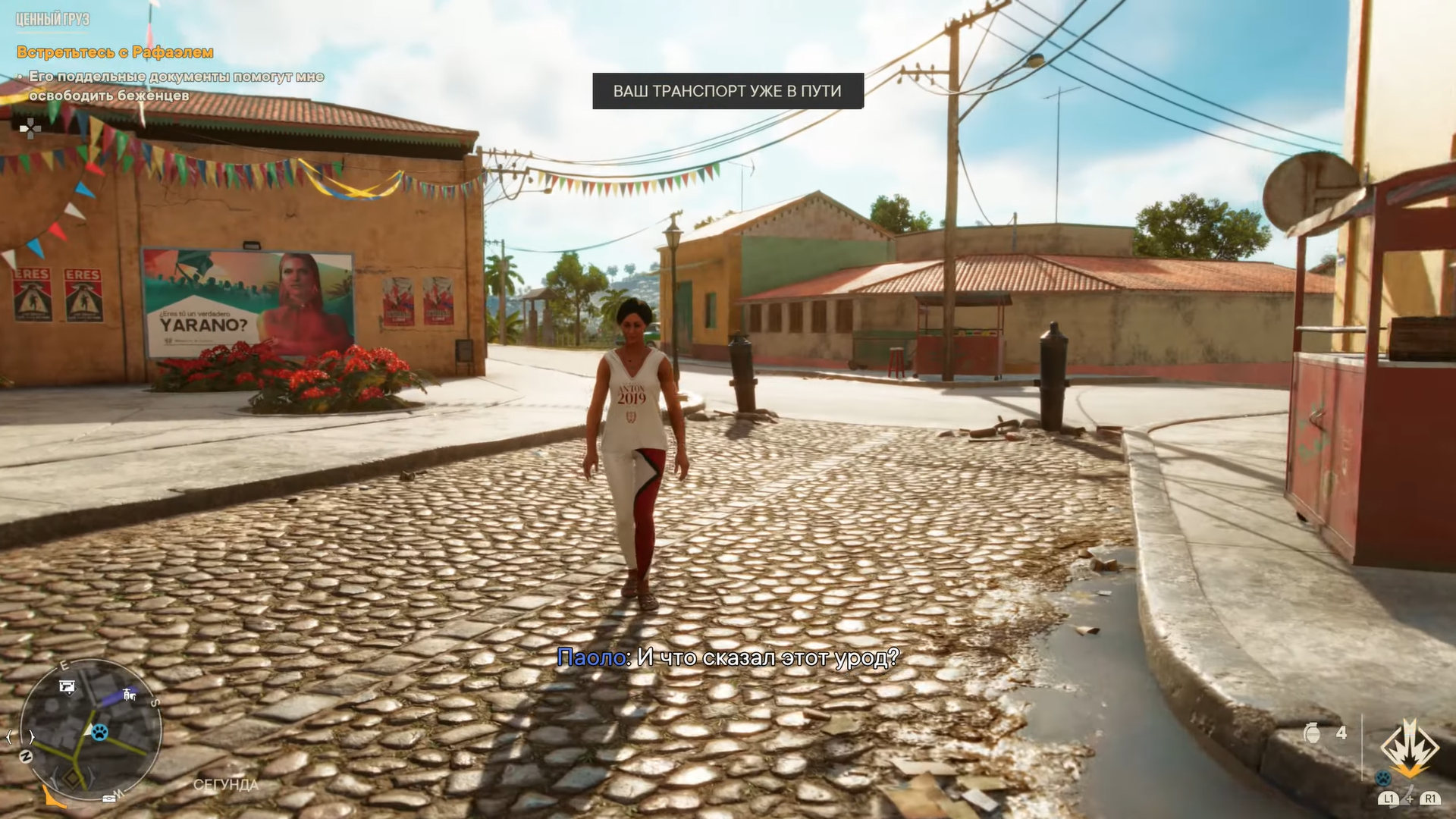Select the orange objective "Встретьтесь с Рафаэлем"

[x=115, y=52]
